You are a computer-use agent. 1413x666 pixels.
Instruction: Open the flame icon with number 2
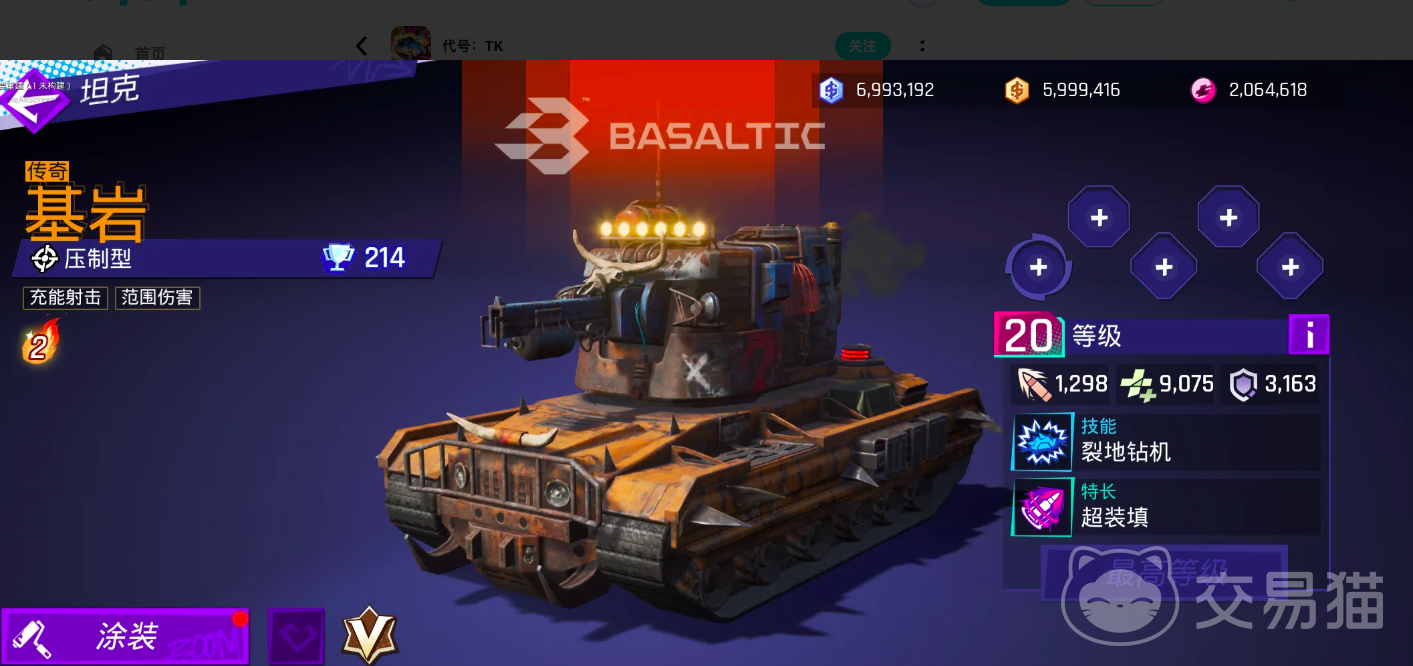pyautogui.click(x=40, y=343)
